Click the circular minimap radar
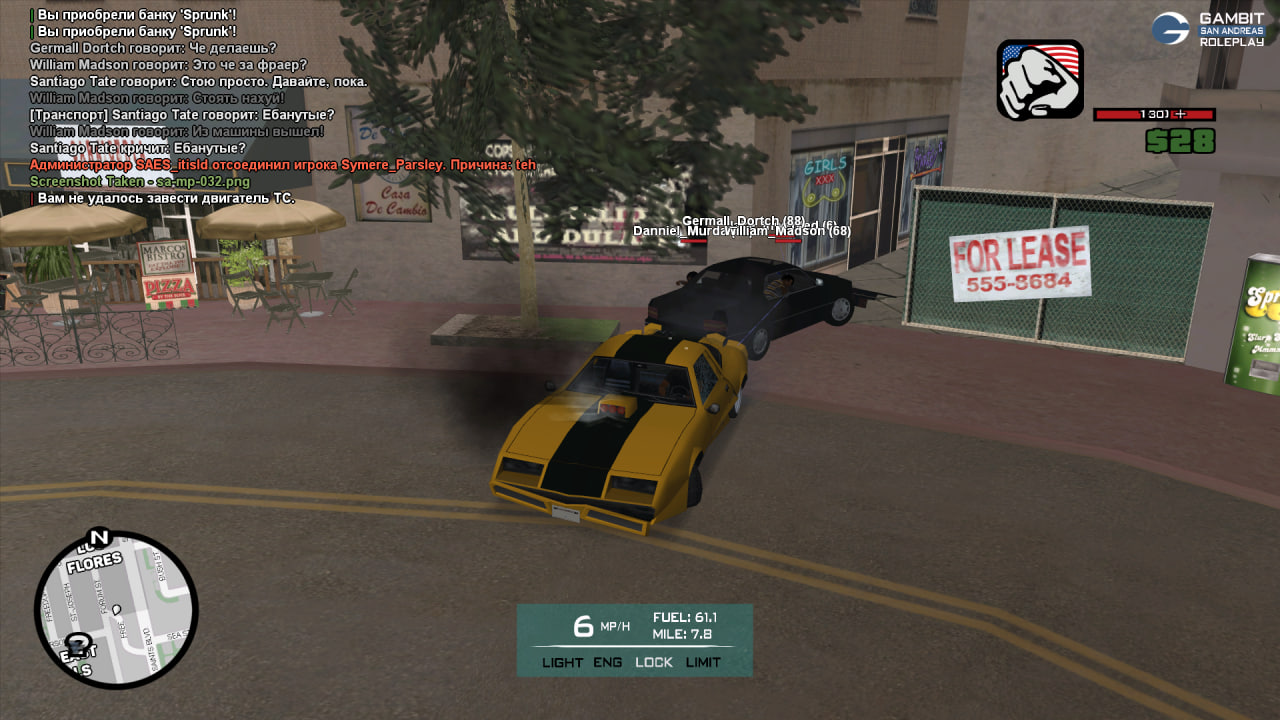This screenshot has width=1280, height=720. pos(116,610)
